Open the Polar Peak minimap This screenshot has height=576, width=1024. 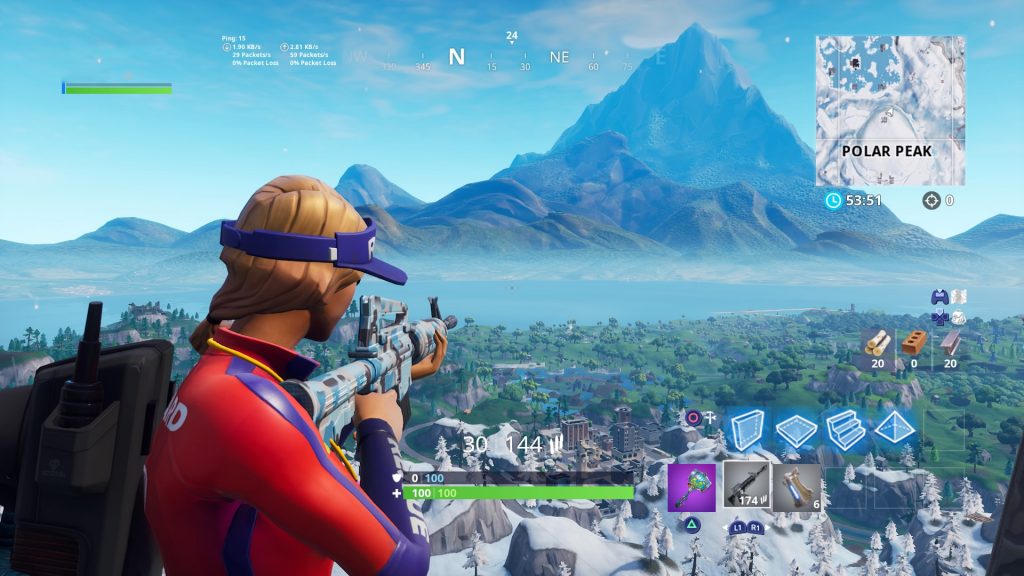890,110
